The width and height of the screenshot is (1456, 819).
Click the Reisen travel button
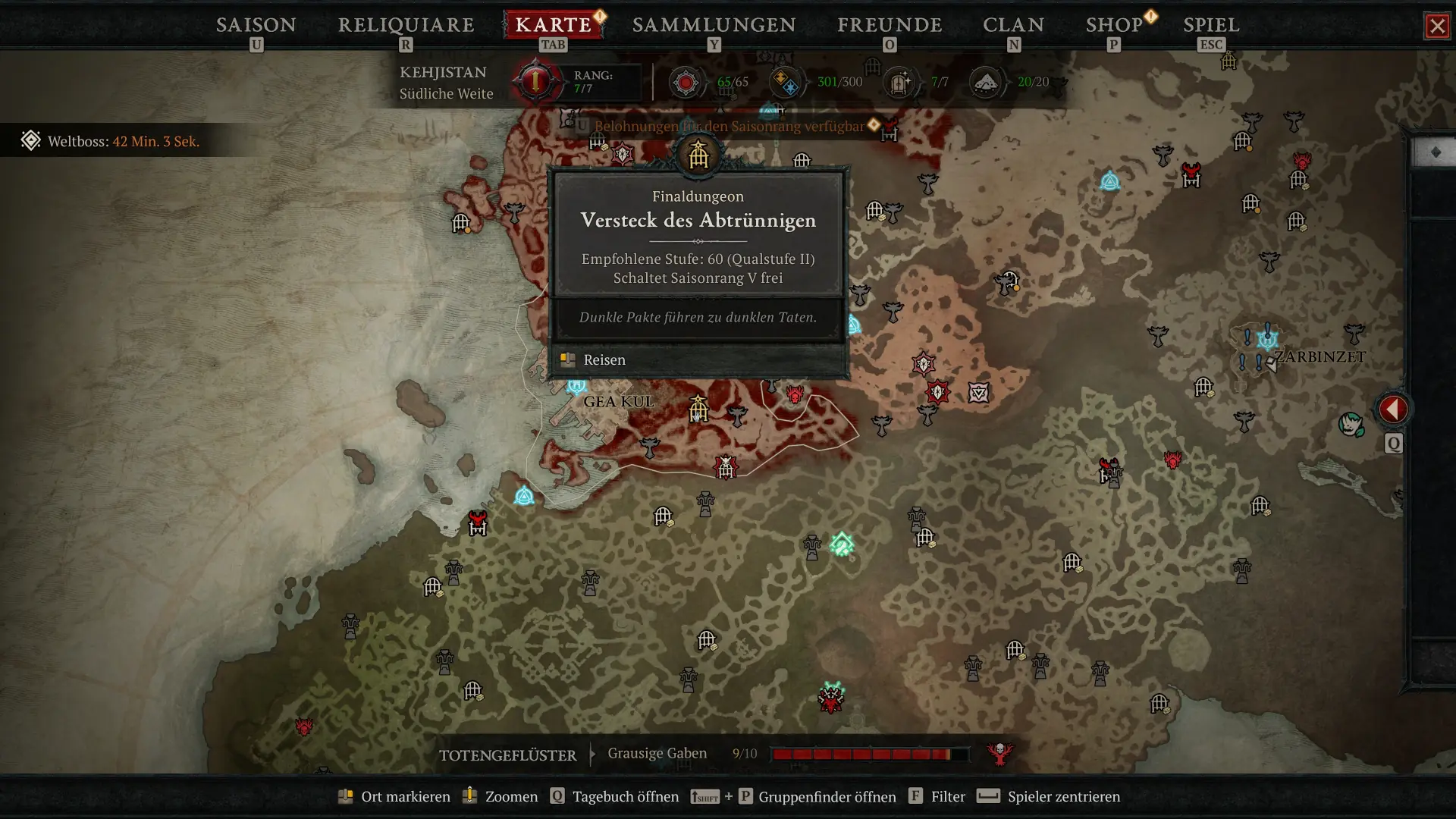(x=604, y=359)
